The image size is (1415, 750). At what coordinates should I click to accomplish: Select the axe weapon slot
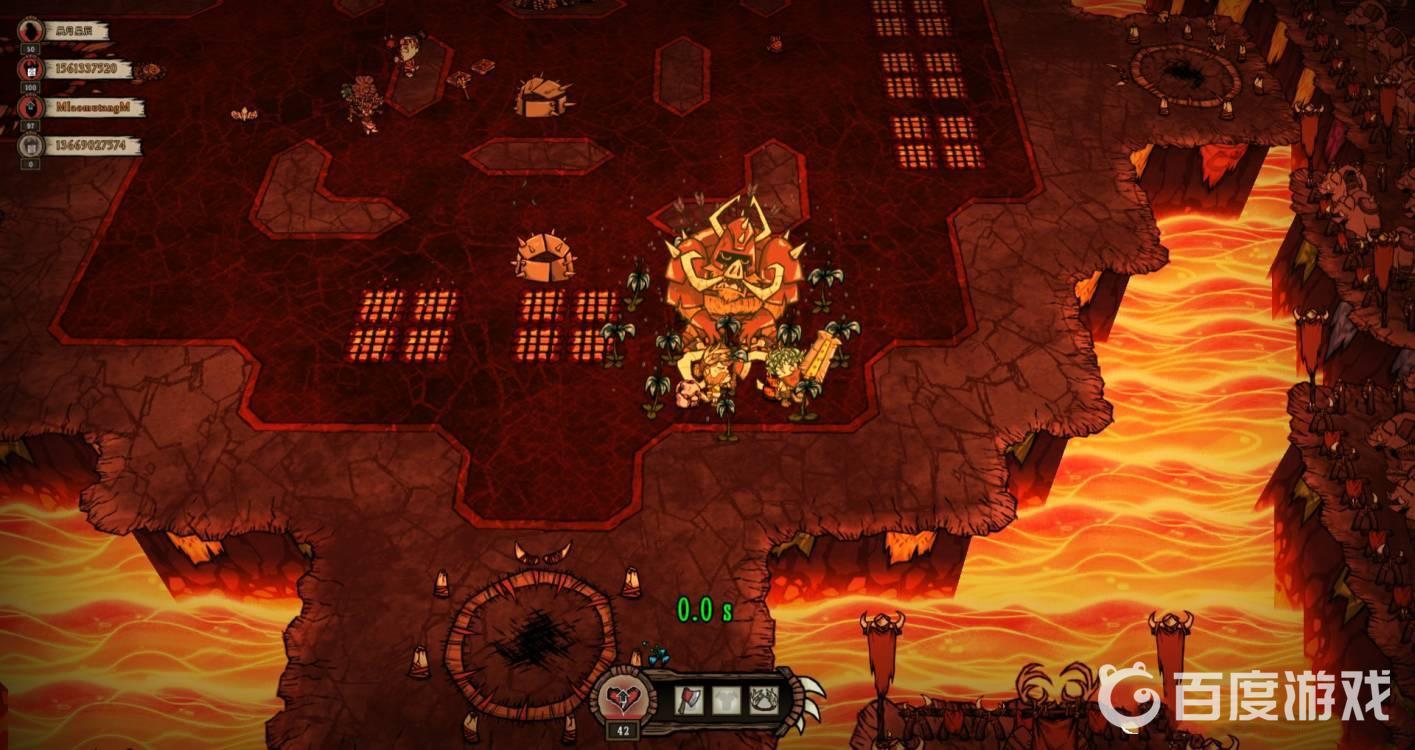(689, 699)
